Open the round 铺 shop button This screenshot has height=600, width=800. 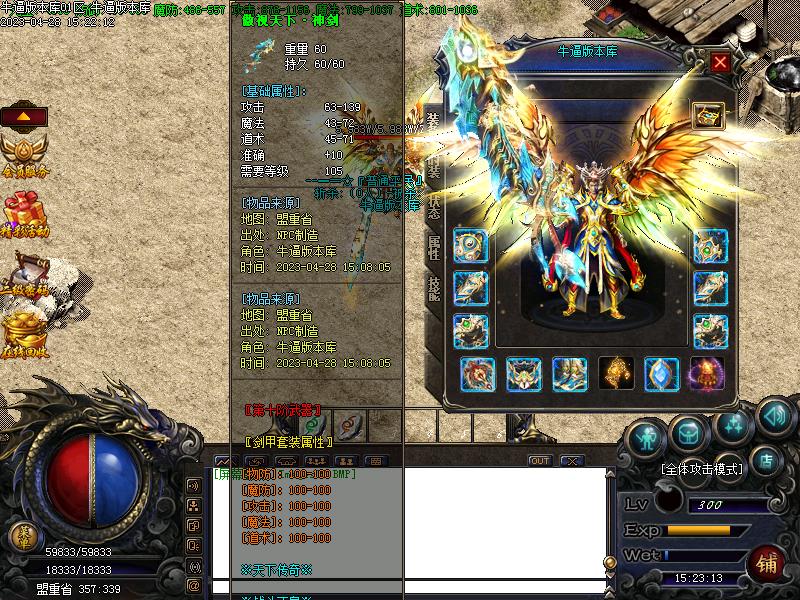[768, 563]
